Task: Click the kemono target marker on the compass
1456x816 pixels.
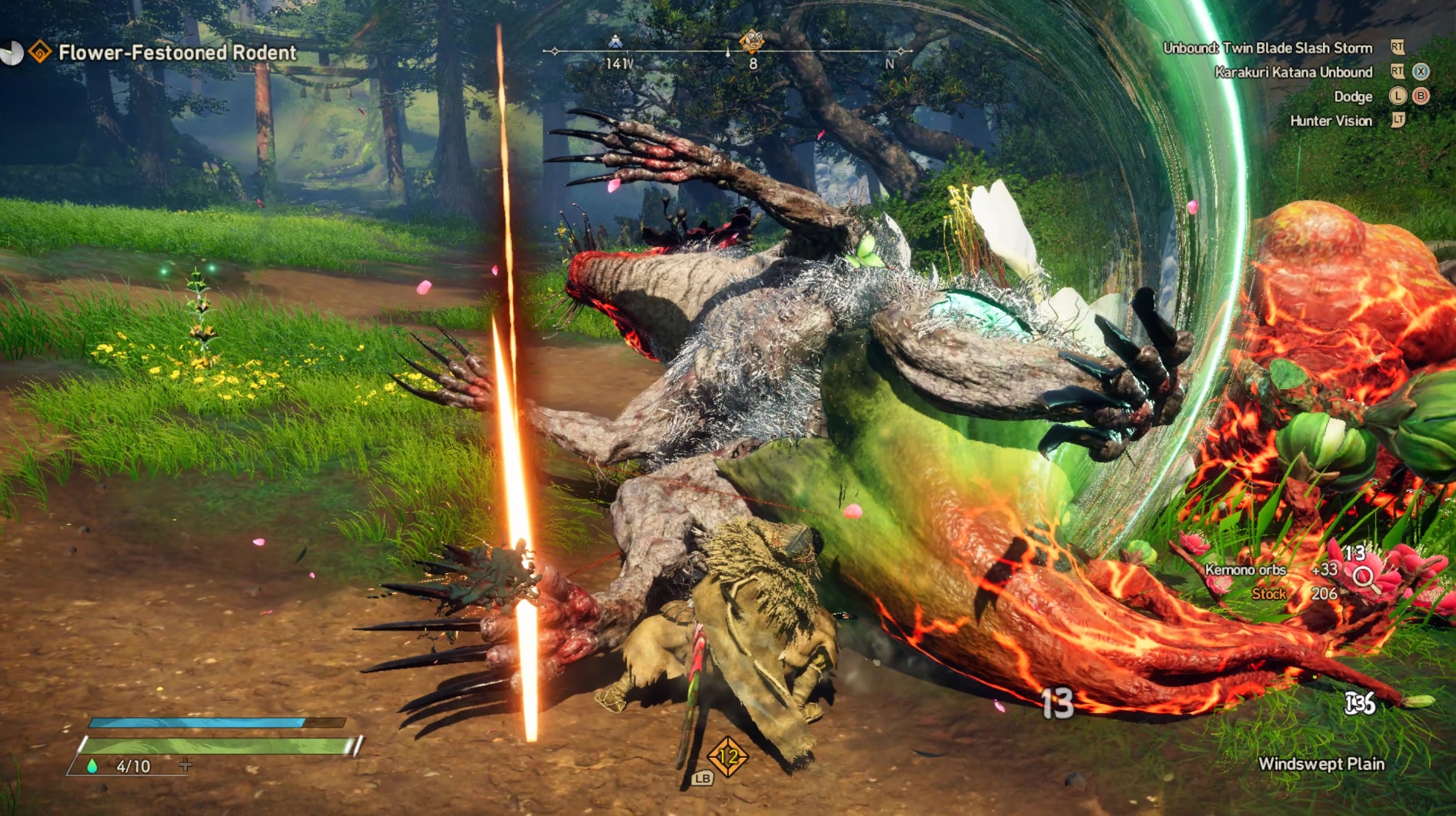Action: coord(751,40)
